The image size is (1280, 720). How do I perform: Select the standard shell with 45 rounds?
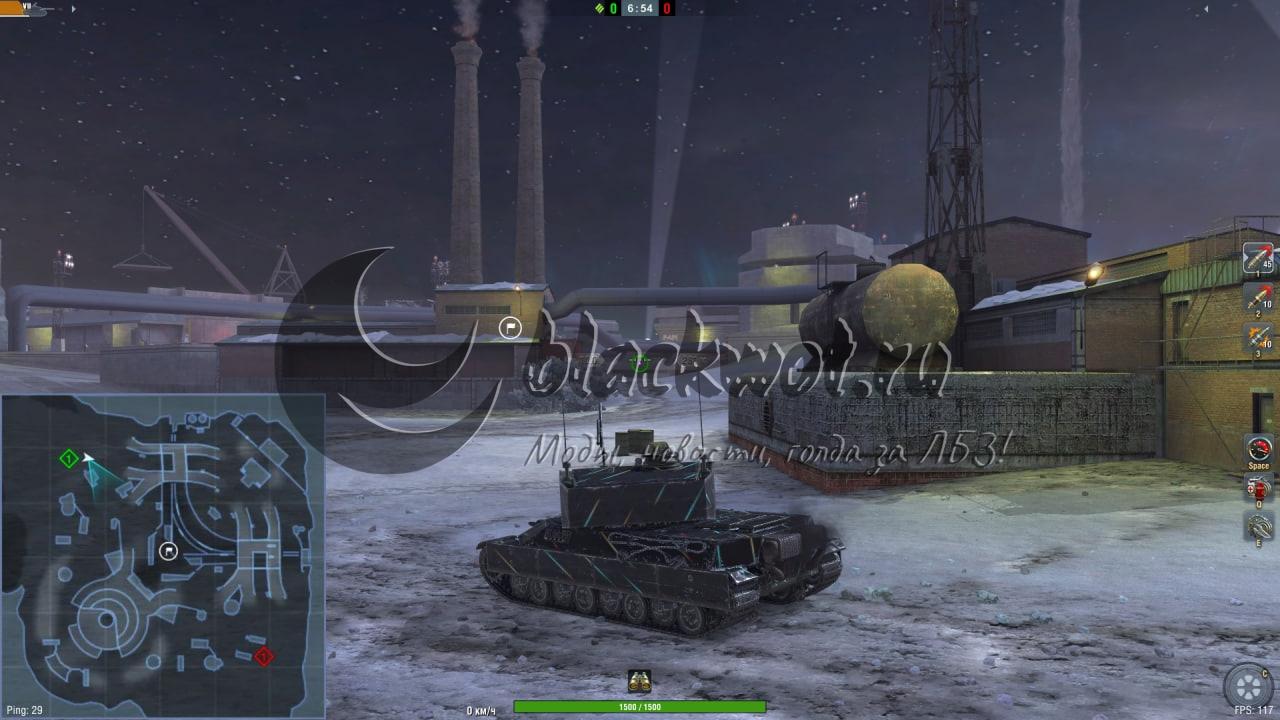click(1258, 259)
